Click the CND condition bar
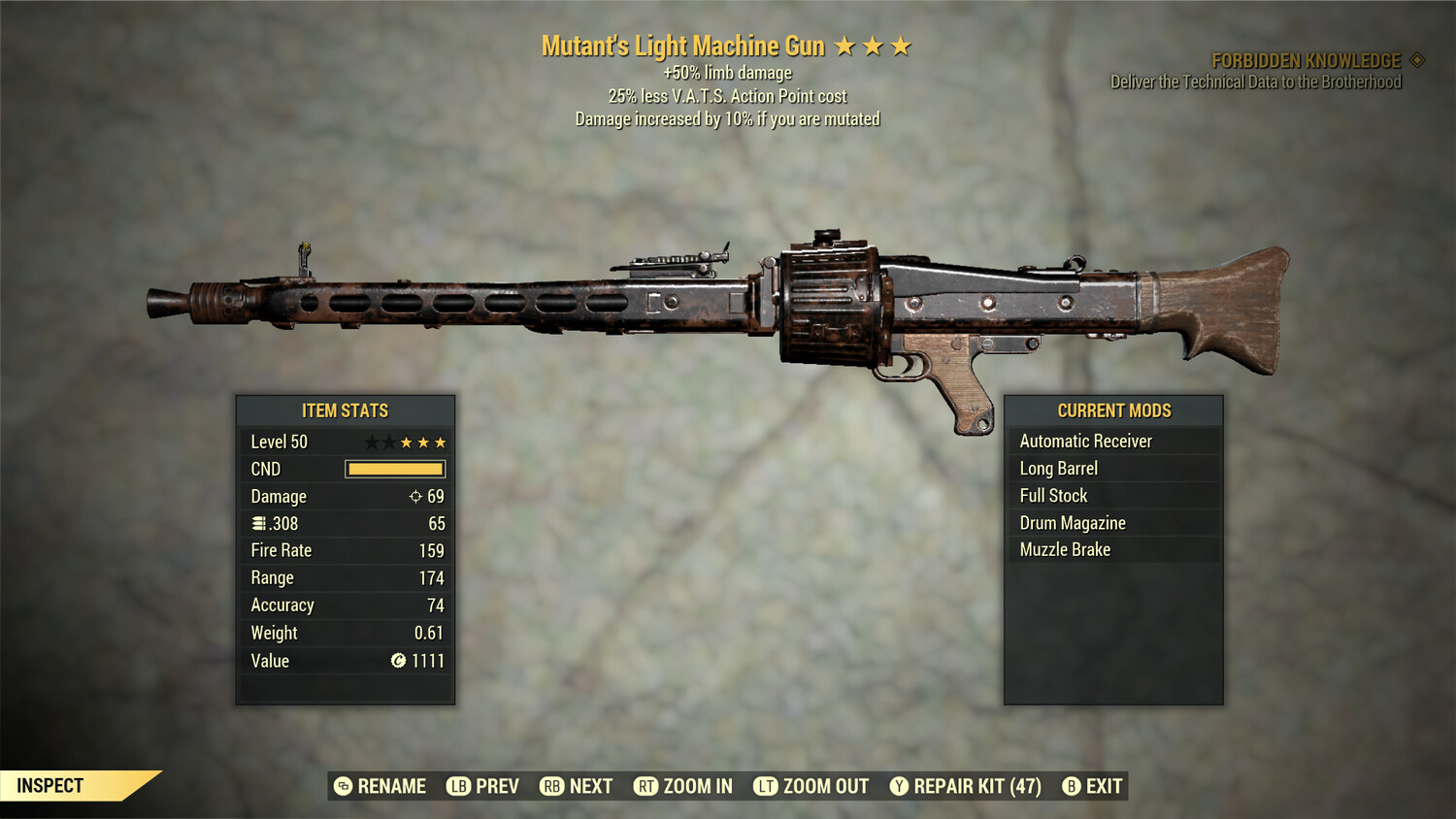The width and height of the screenshot is (1456, 819). pyautogui.click(x=394, y=469)
